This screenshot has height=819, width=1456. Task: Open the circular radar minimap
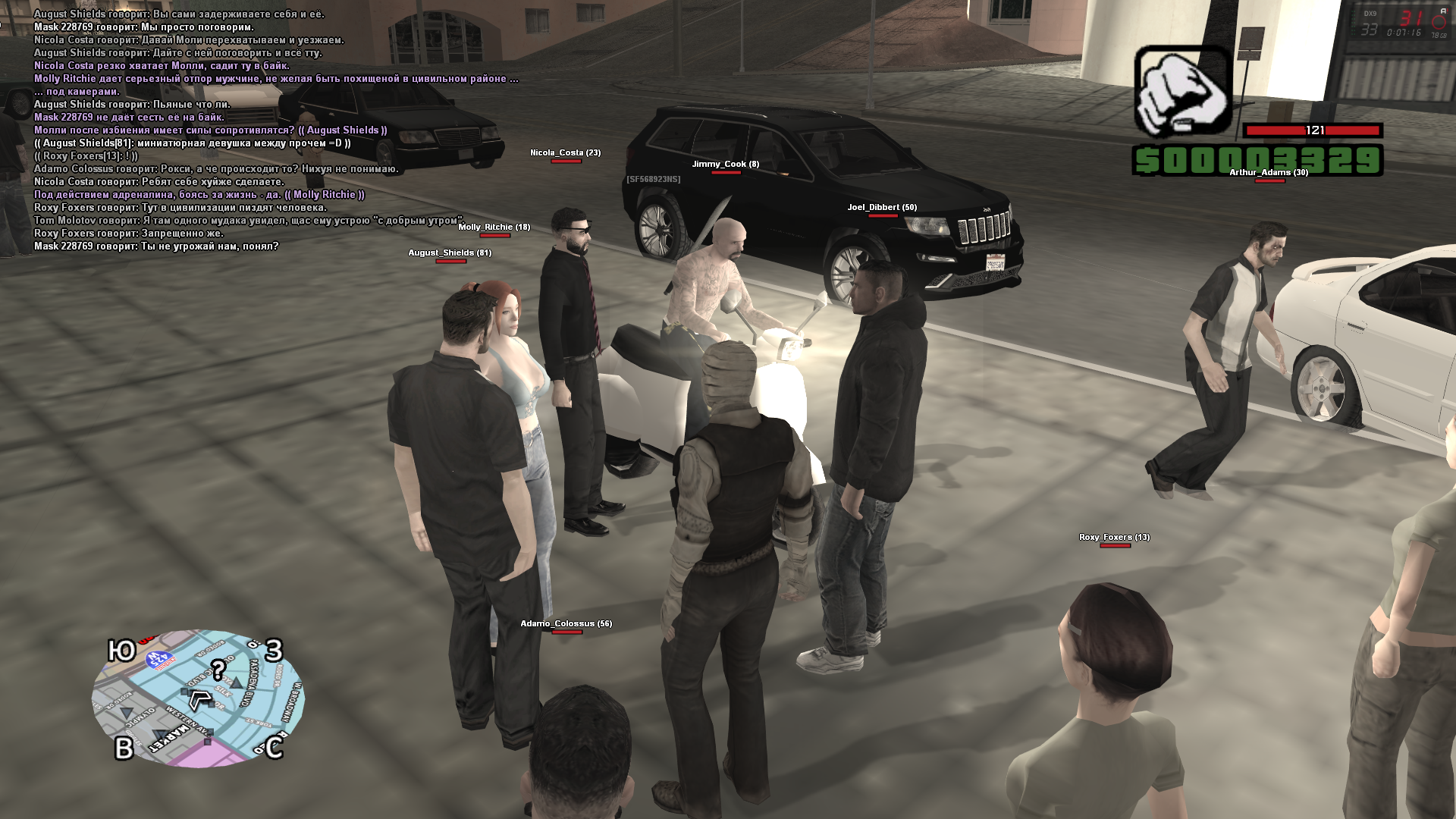click(198, 698)
